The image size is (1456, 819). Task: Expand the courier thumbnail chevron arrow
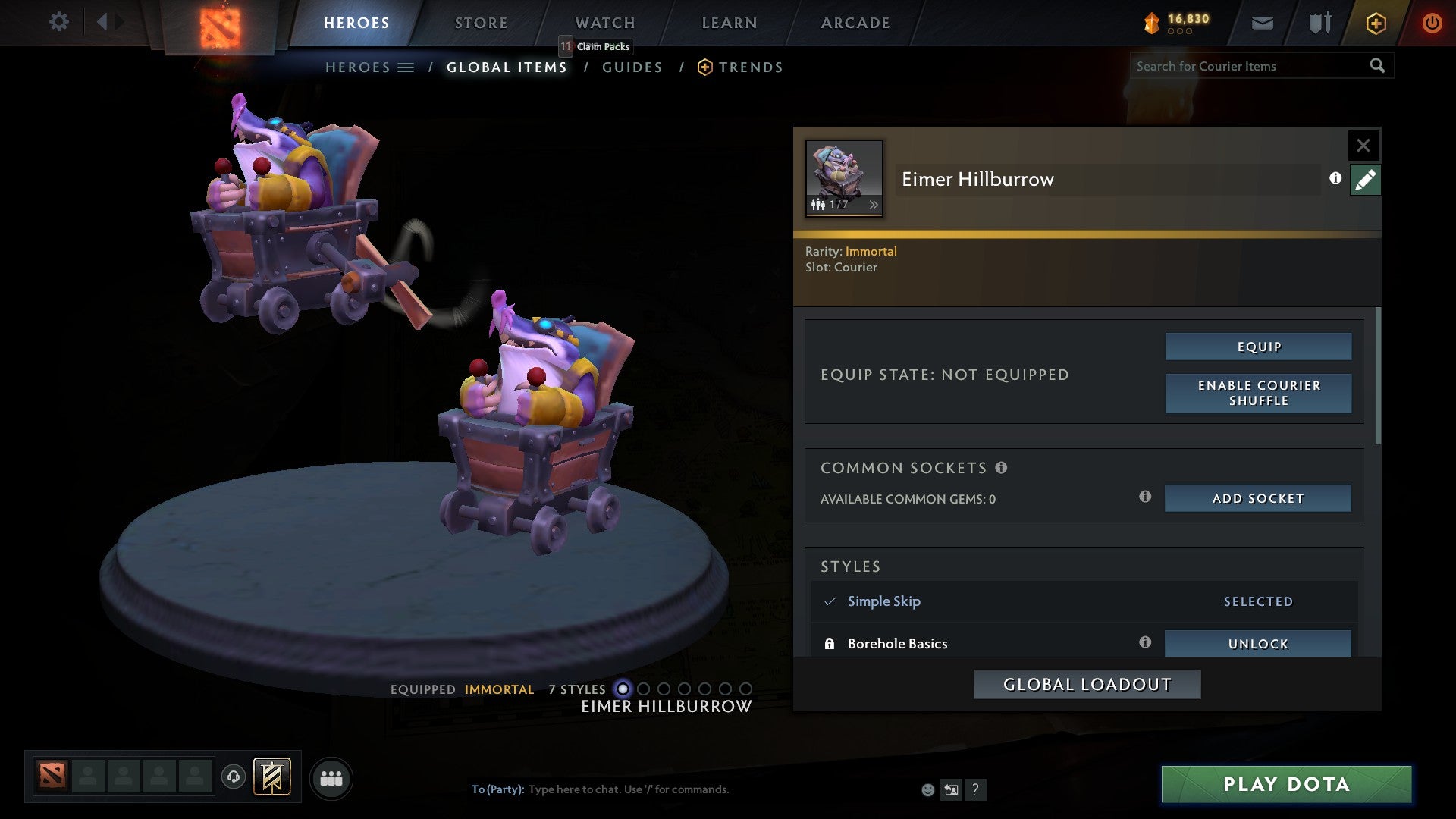(x=874, y=204)
